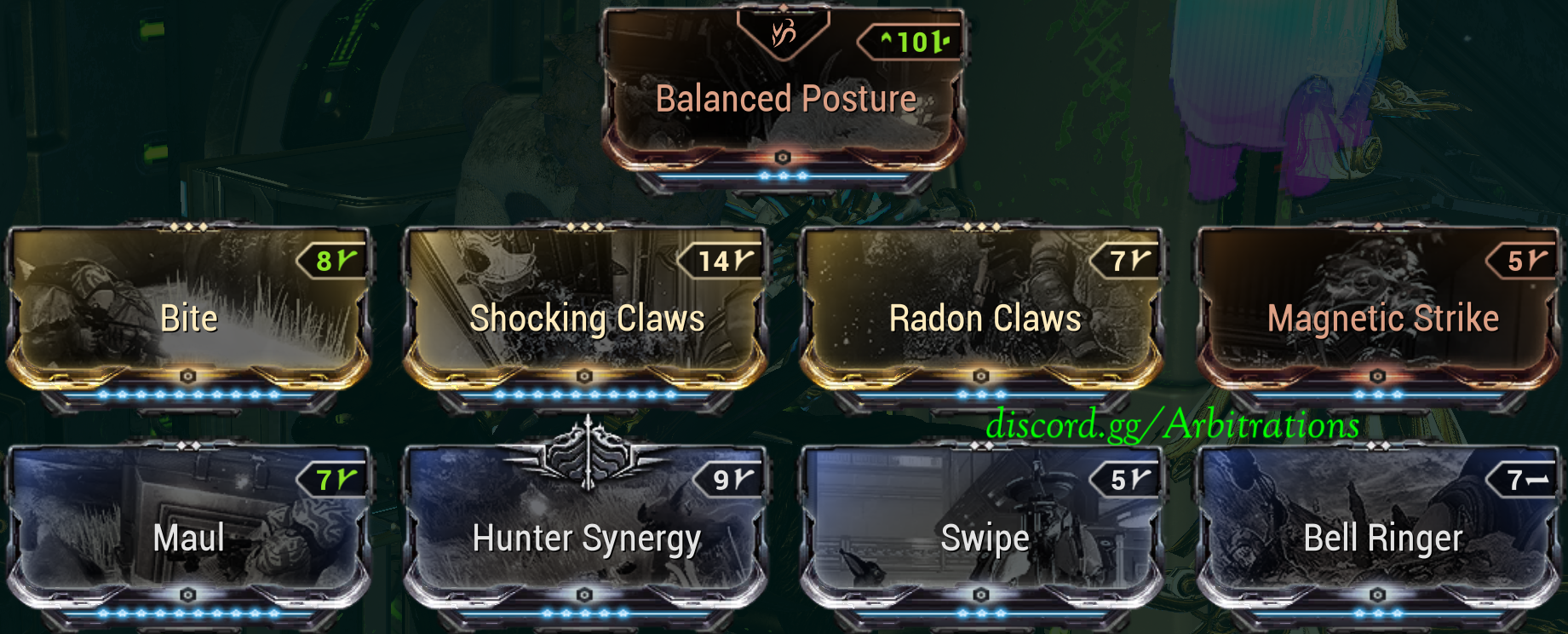Choose the Hunter Synergy mod
This screenshot has width=1568, height=634.
[x=586, y=535]
